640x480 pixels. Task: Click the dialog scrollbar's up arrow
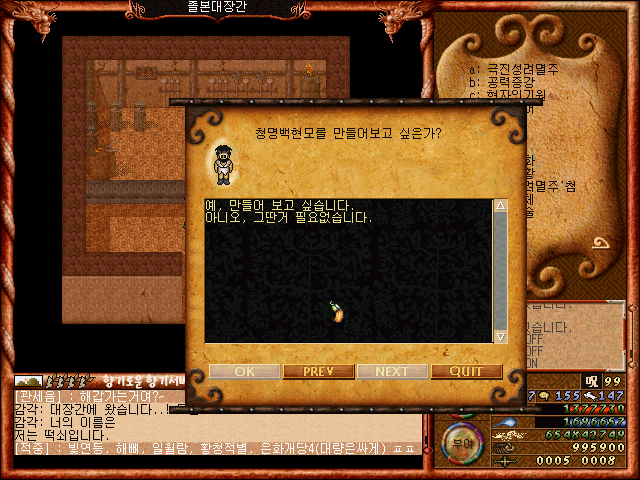[500, 205]
